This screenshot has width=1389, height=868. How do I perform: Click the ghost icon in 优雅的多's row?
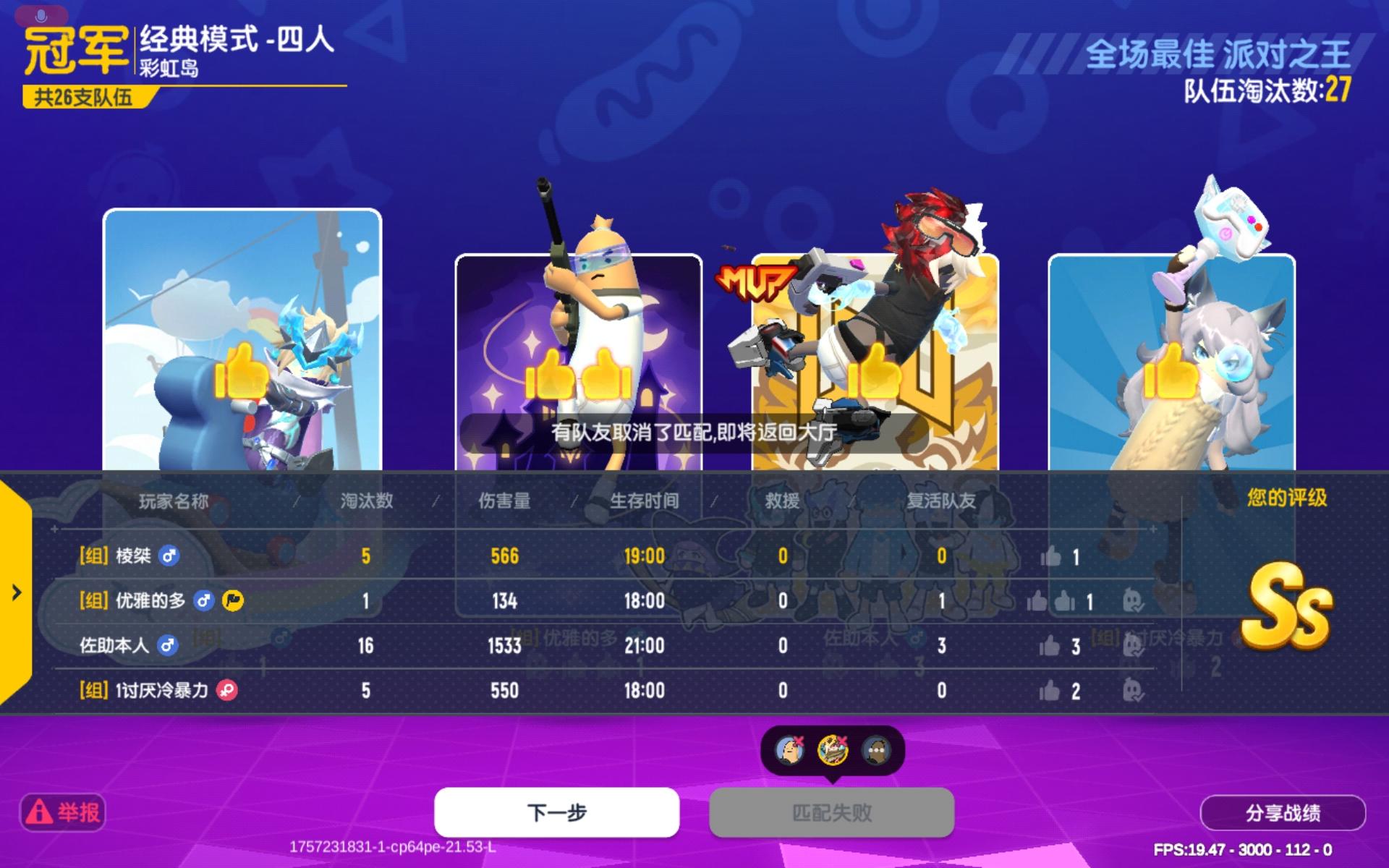pyautogui.click(x=1134, y=601)
